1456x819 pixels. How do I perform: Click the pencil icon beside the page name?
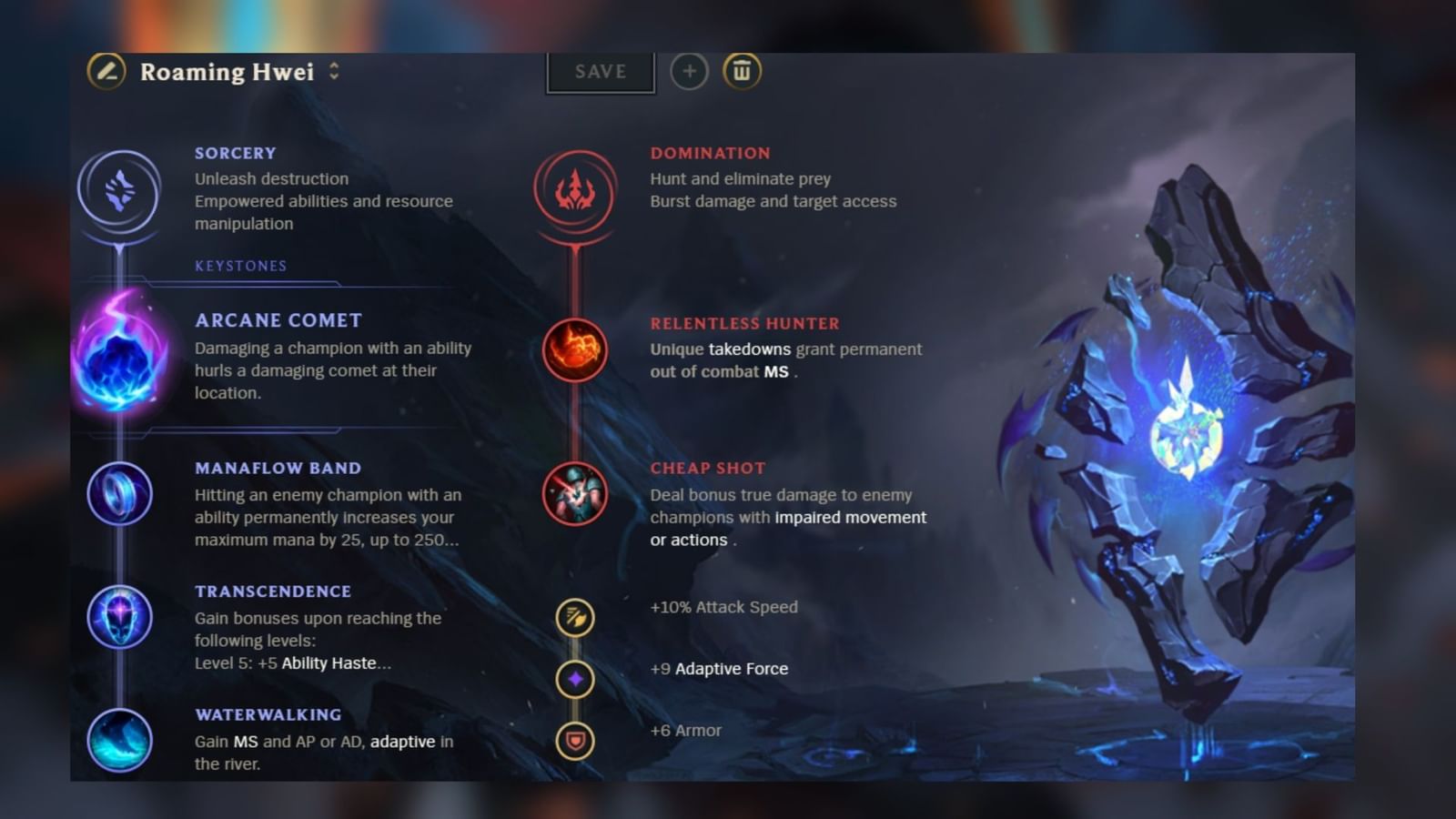pyautogui.click(x=105, y=72)
